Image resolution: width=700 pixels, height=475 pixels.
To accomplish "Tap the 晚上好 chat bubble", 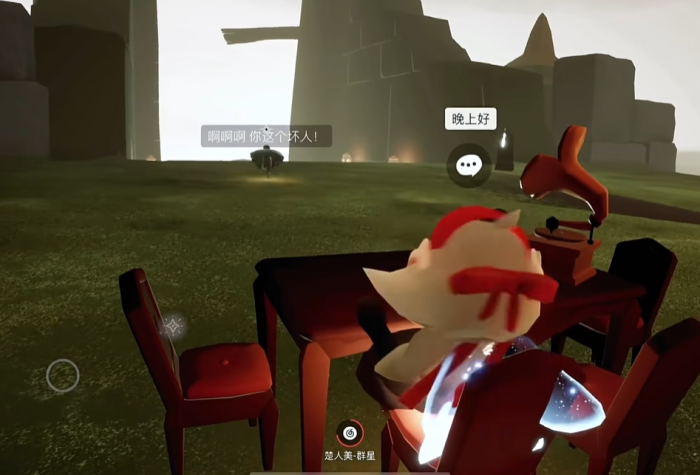I will click(470, 119).
